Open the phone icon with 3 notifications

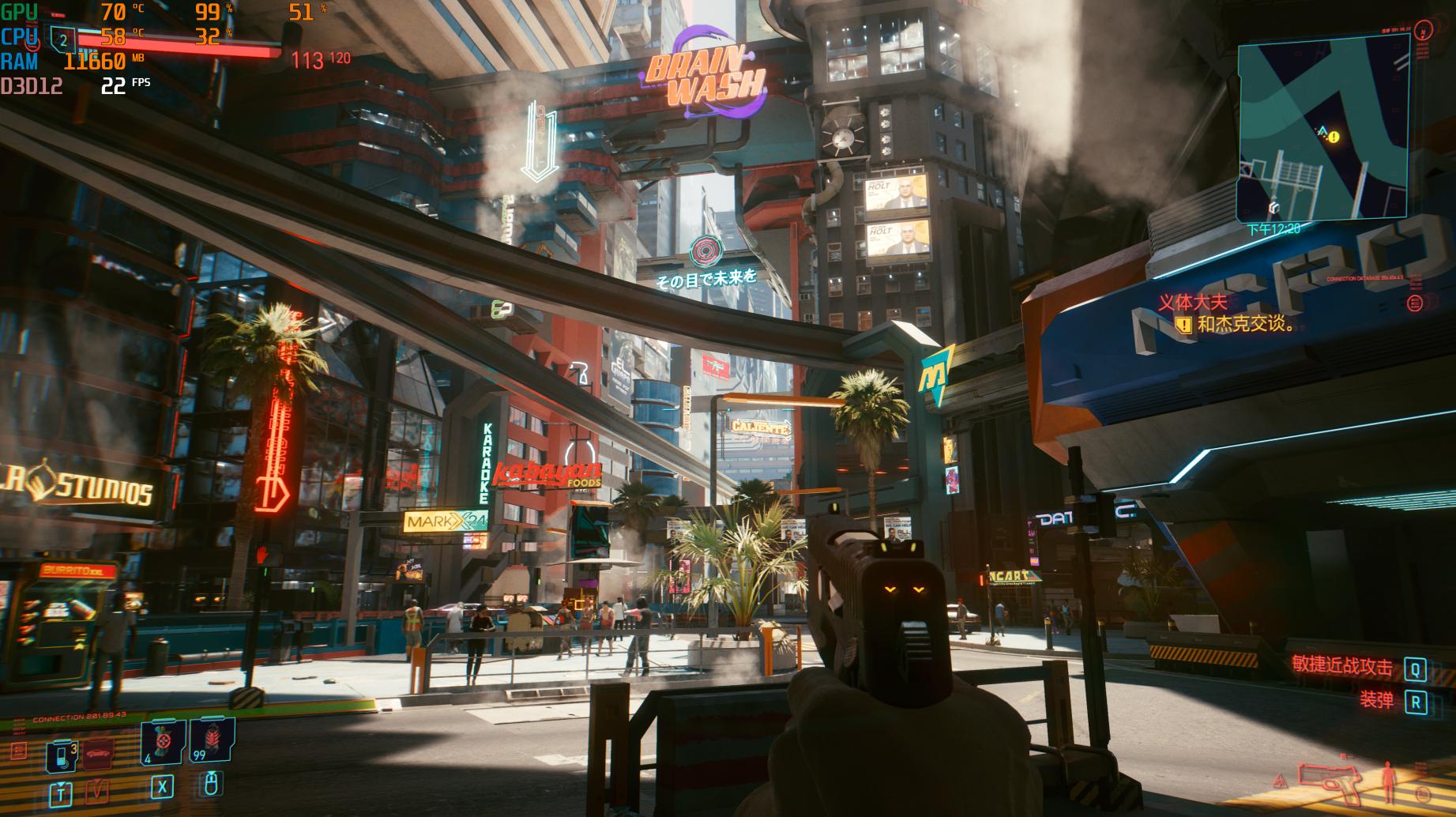pyautogui.click(x=61, y=756)
